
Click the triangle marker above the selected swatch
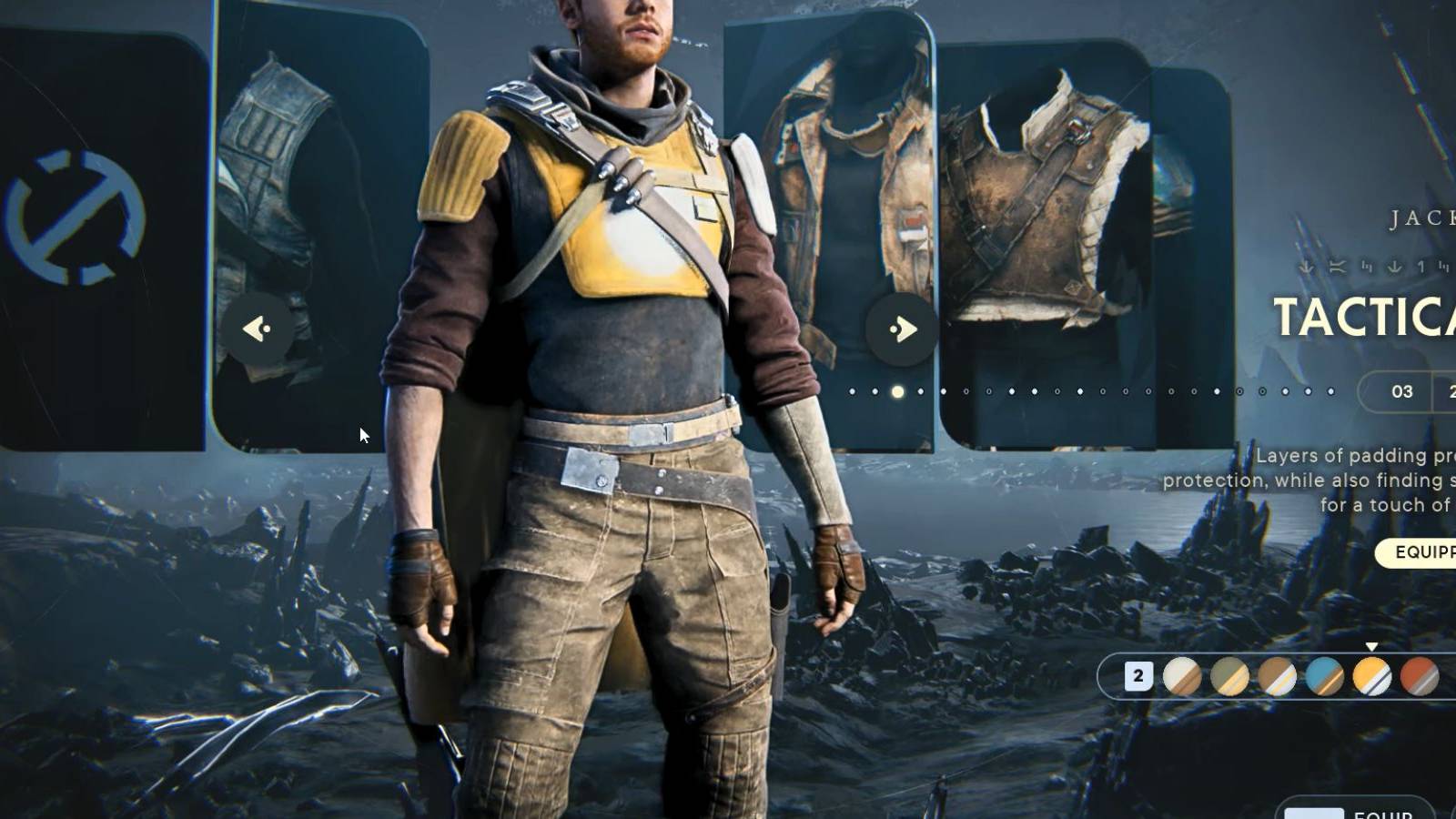pos(1371,648)
